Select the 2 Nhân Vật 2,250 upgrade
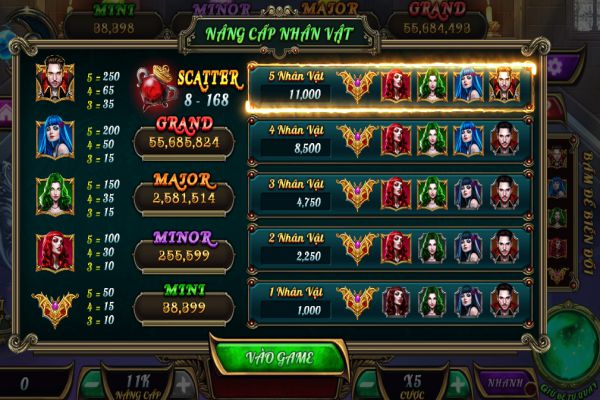The image size is (600, 400). click(x=391, y=247)
